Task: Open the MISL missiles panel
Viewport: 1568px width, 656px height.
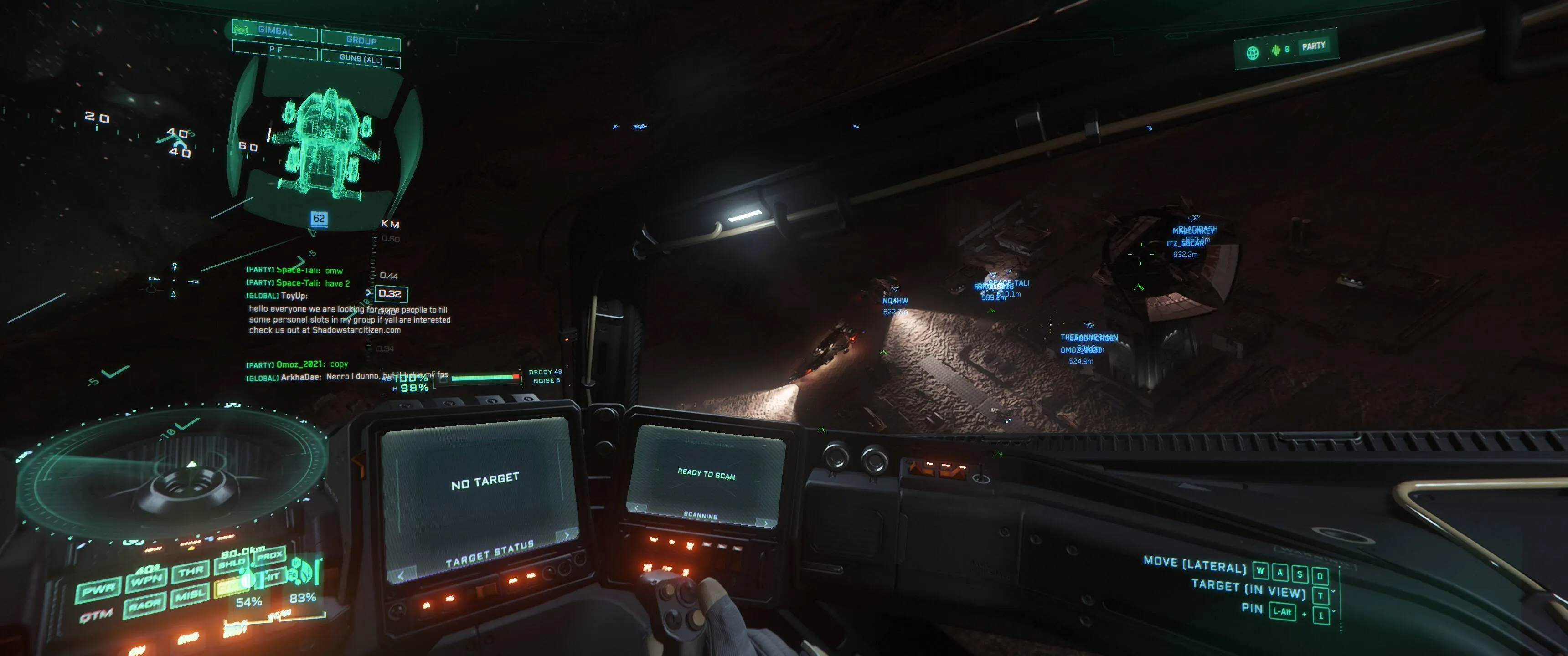Action: pos(189,596)
